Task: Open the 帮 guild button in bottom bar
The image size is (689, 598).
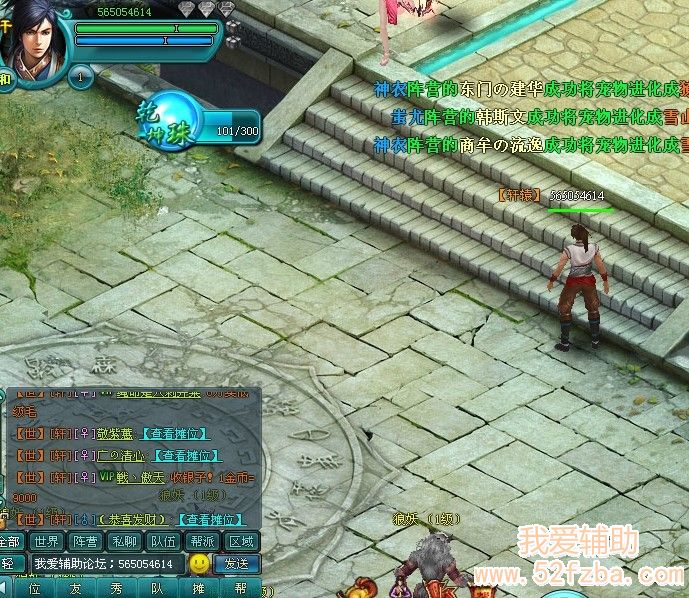Action: point(240,589)
